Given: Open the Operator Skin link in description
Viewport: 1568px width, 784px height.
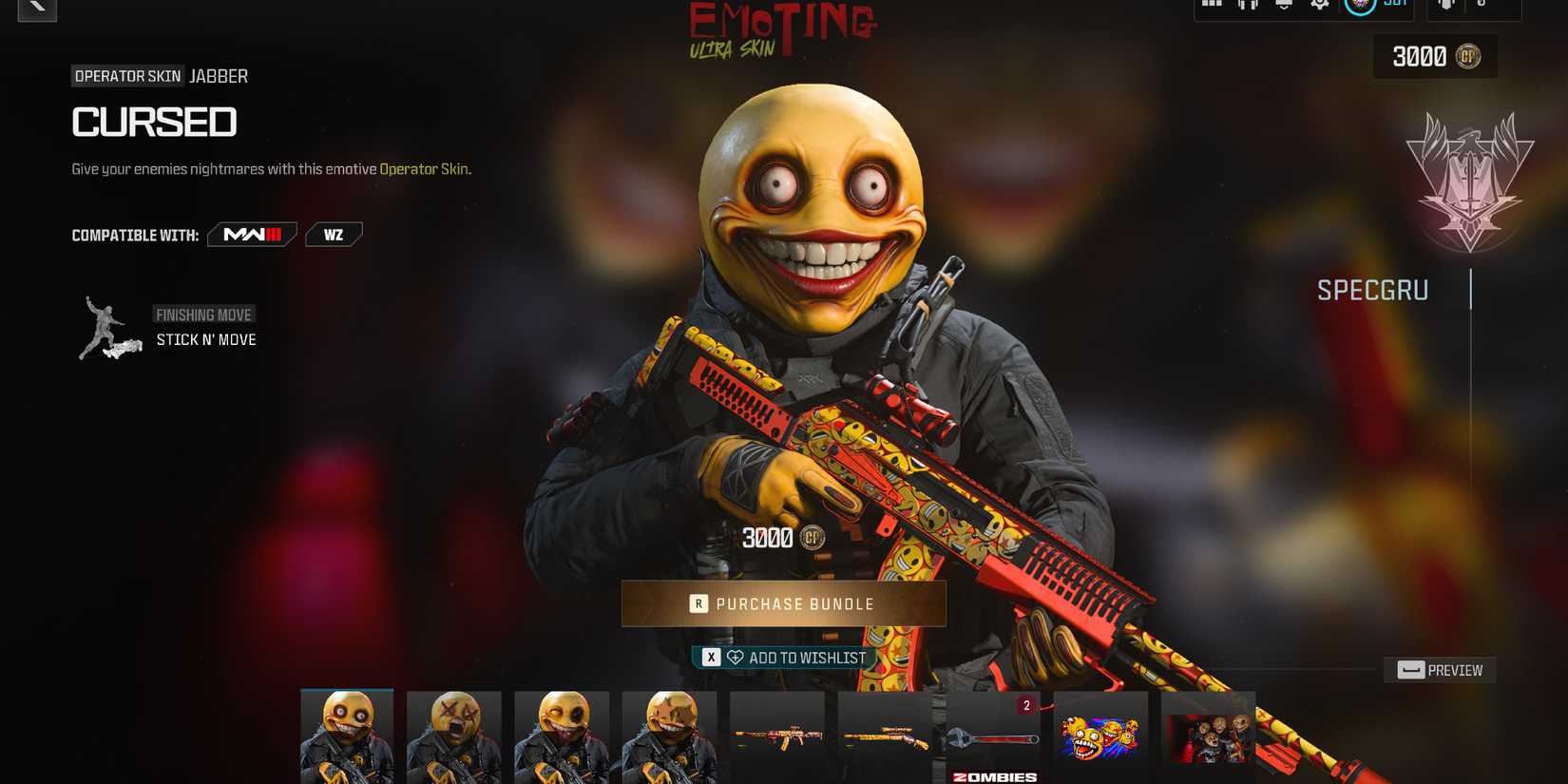Looking at the screenshot, I should [425, 168].
